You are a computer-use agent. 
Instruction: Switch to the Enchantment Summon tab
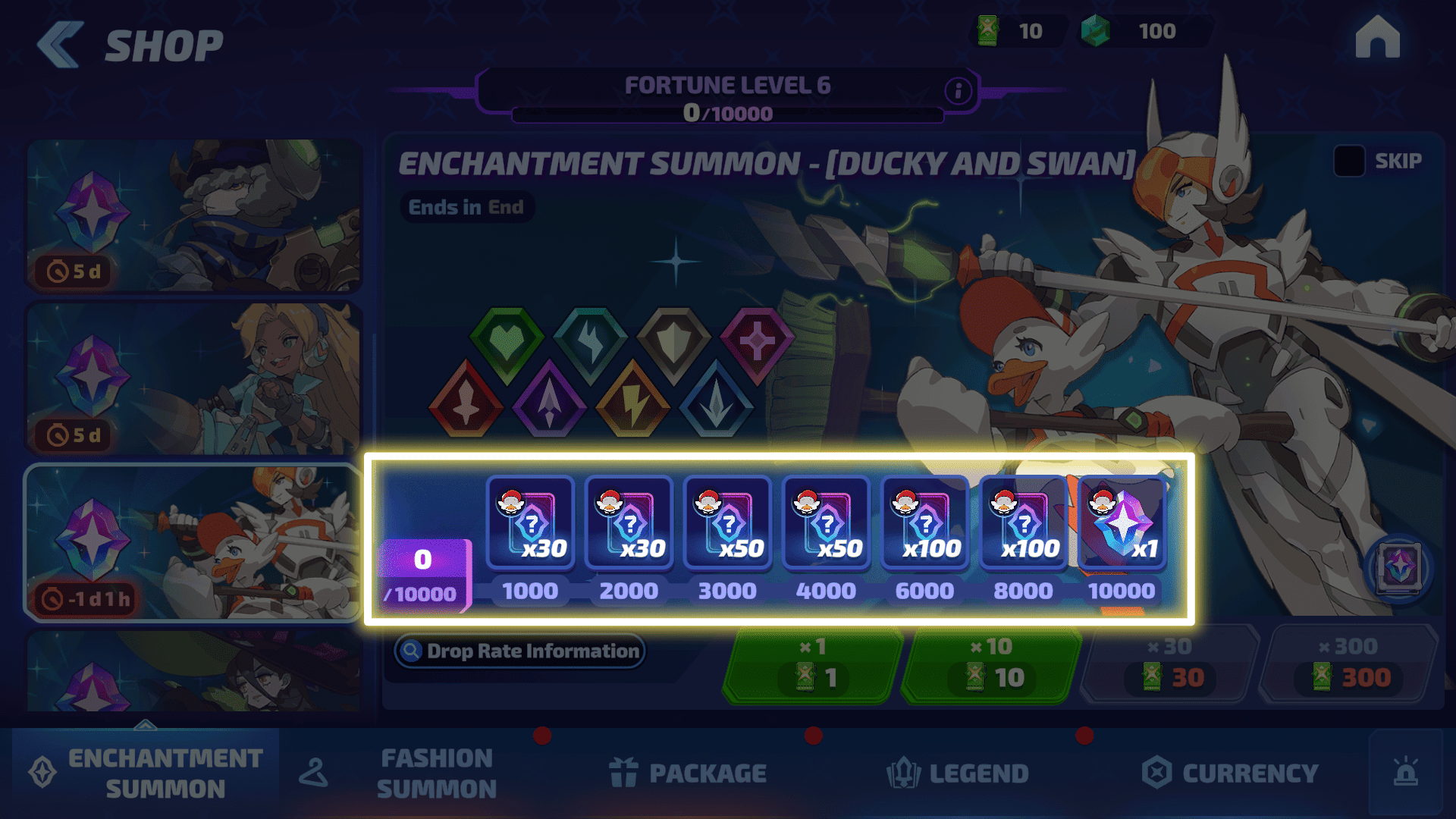[146, 773]
